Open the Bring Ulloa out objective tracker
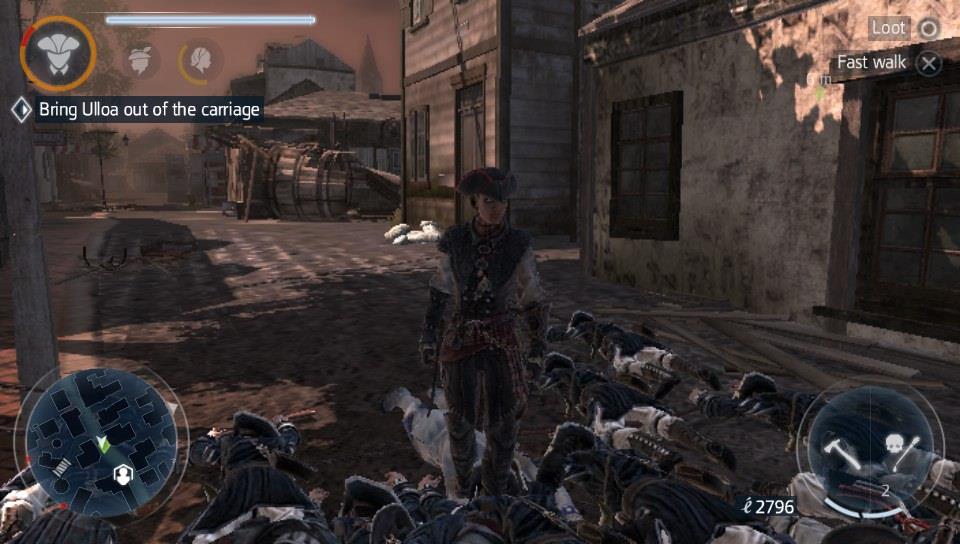Viewport: 960px width, 544px height. pyautogui.click(x=149, y=109)
